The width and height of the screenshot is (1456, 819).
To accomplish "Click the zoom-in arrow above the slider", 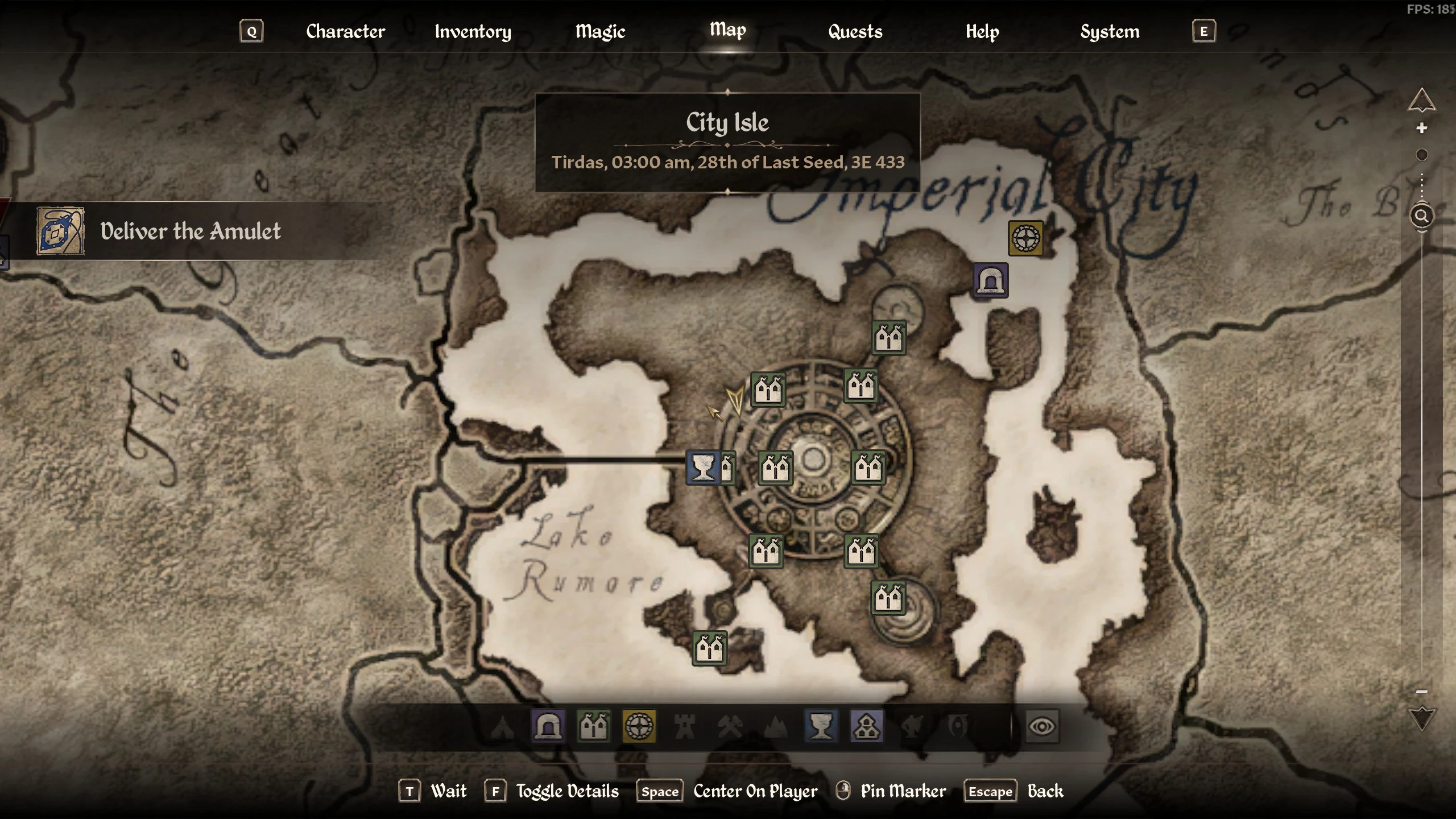I will (x=1421, y=101).
